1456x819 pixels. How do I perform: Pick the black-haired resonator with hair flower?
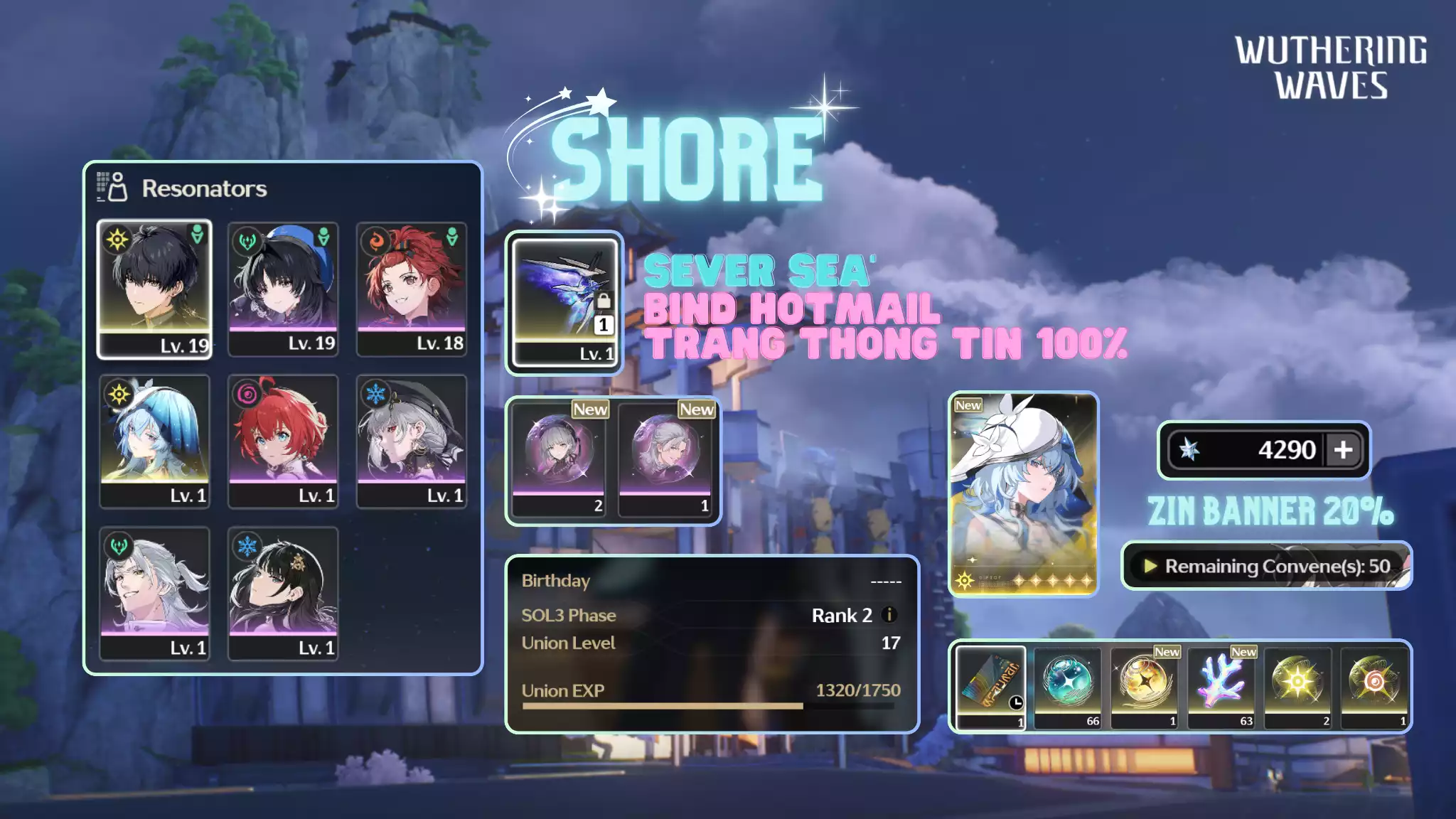(283, 594)
